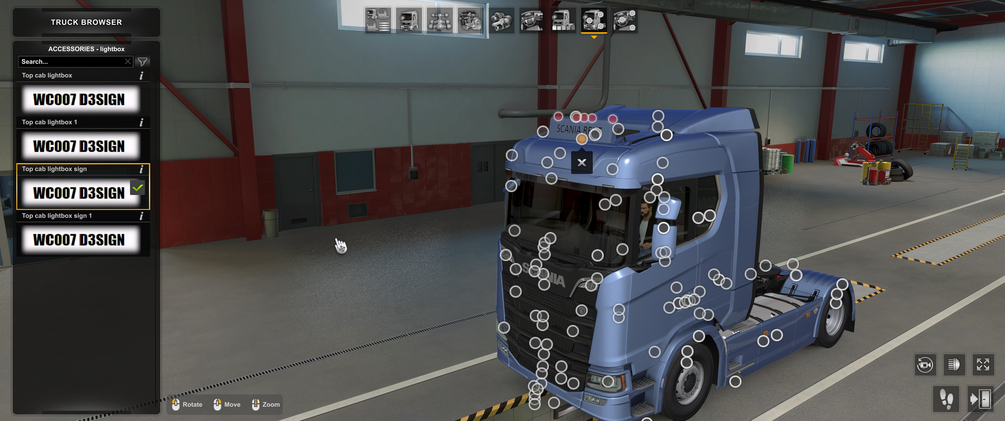Viewport: 1005px width, 421px height.
Task: Close the accessory slot with the X marker
Action: 582,162
